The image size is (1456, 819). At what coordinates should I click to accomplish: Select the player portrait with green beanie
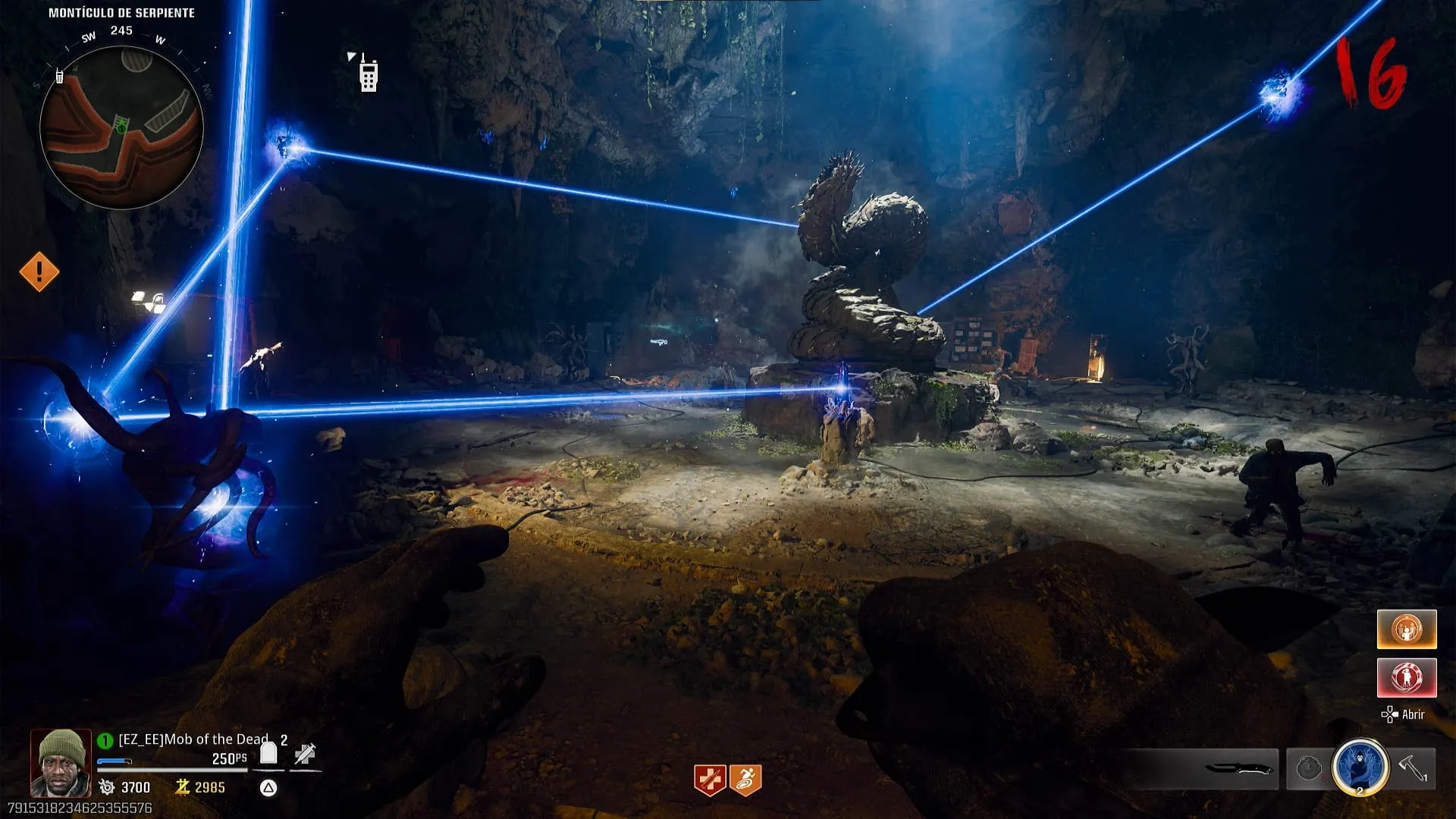(61, 762)
